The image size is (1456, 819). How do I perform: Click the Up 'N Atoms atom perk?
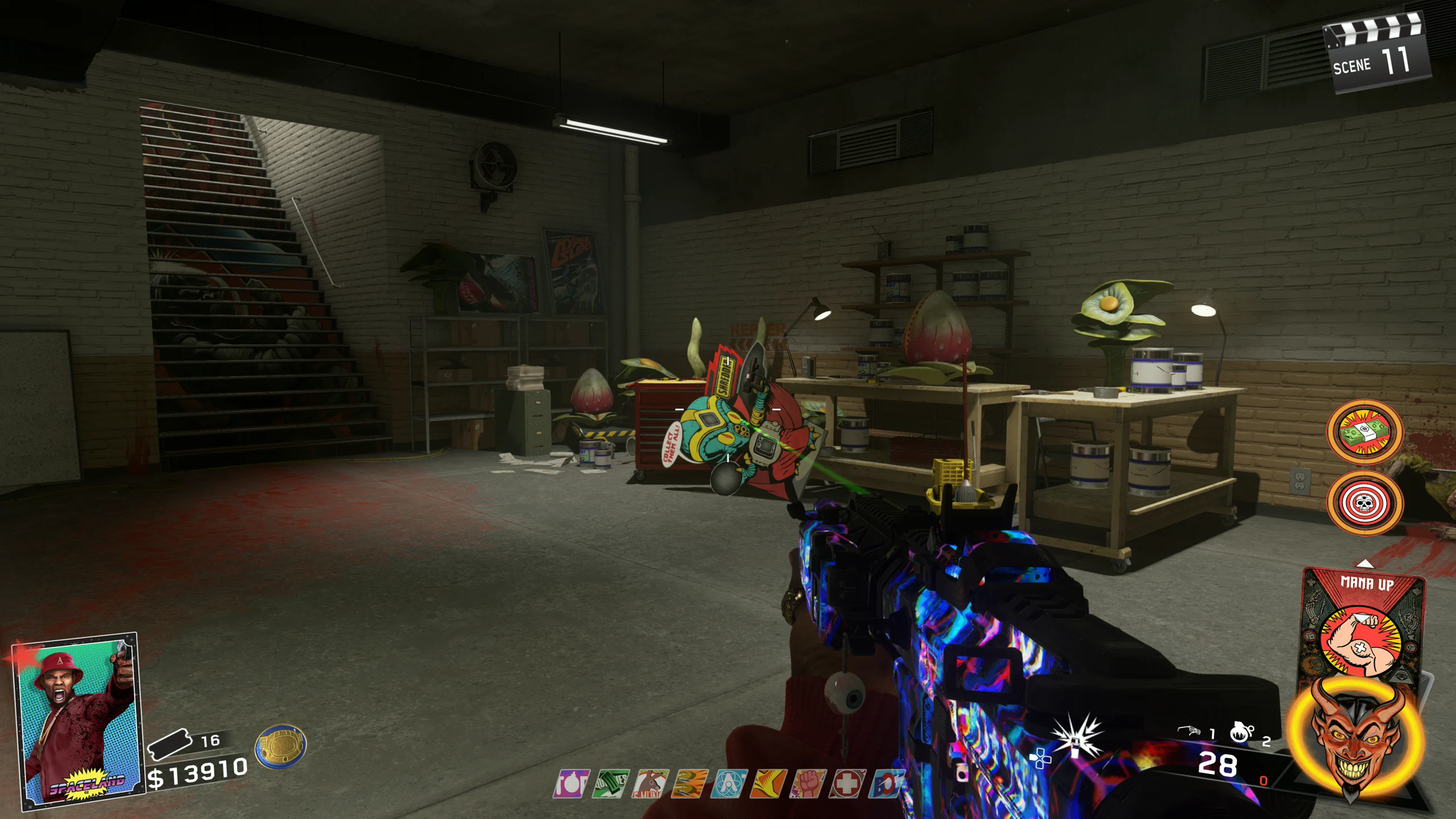click(729, 784)
